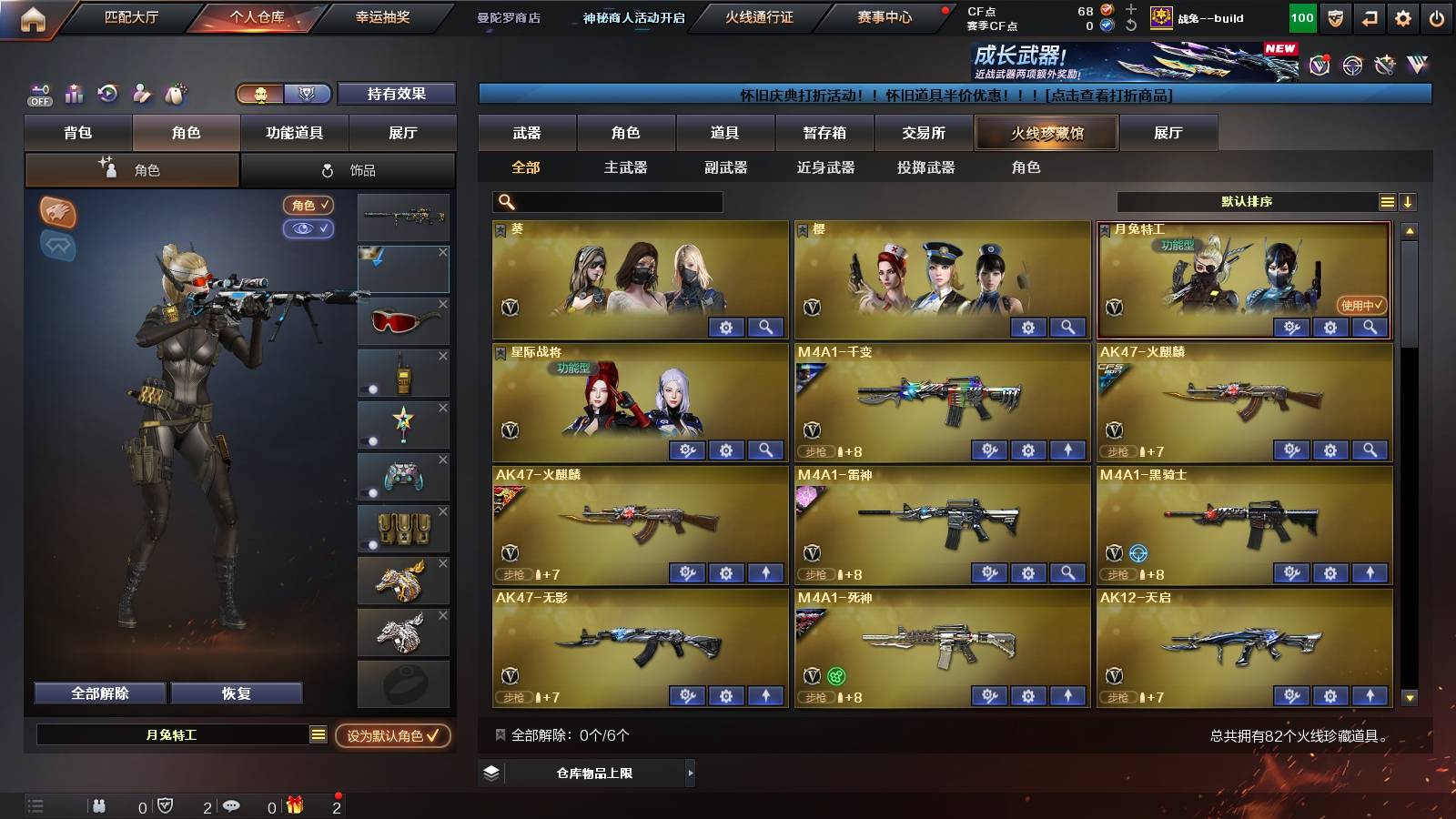Open the 暂存箱 warehouse tab
This screenshot has height=819, width=1456.
point(822,133)
